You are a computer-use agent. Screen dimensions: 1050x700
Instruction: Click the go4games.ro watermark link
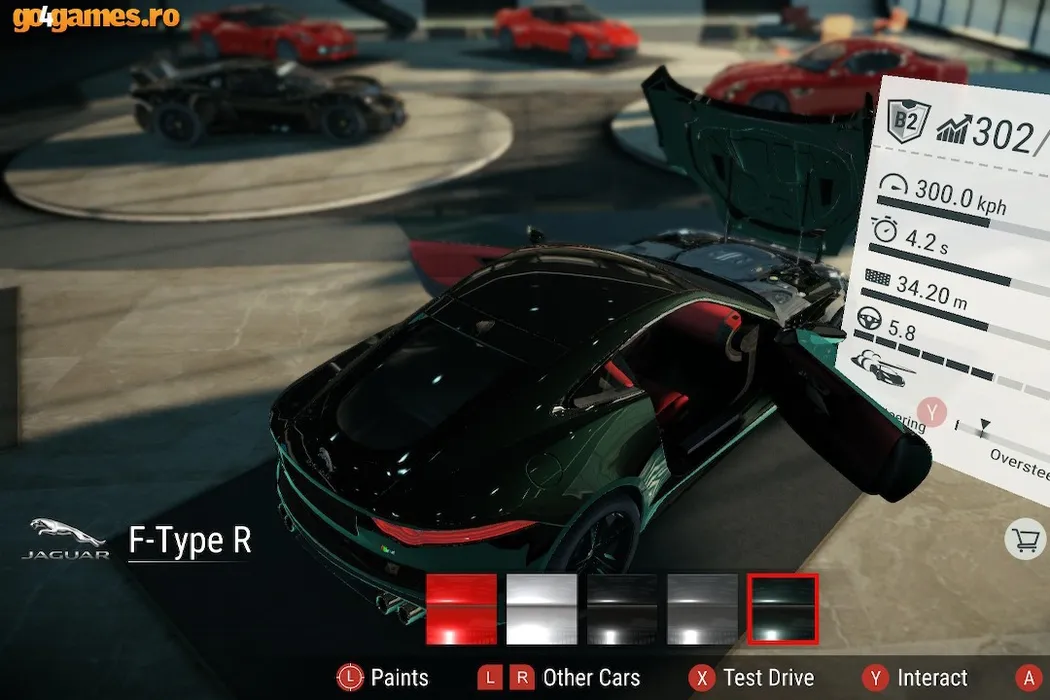[x=97, y=17]
